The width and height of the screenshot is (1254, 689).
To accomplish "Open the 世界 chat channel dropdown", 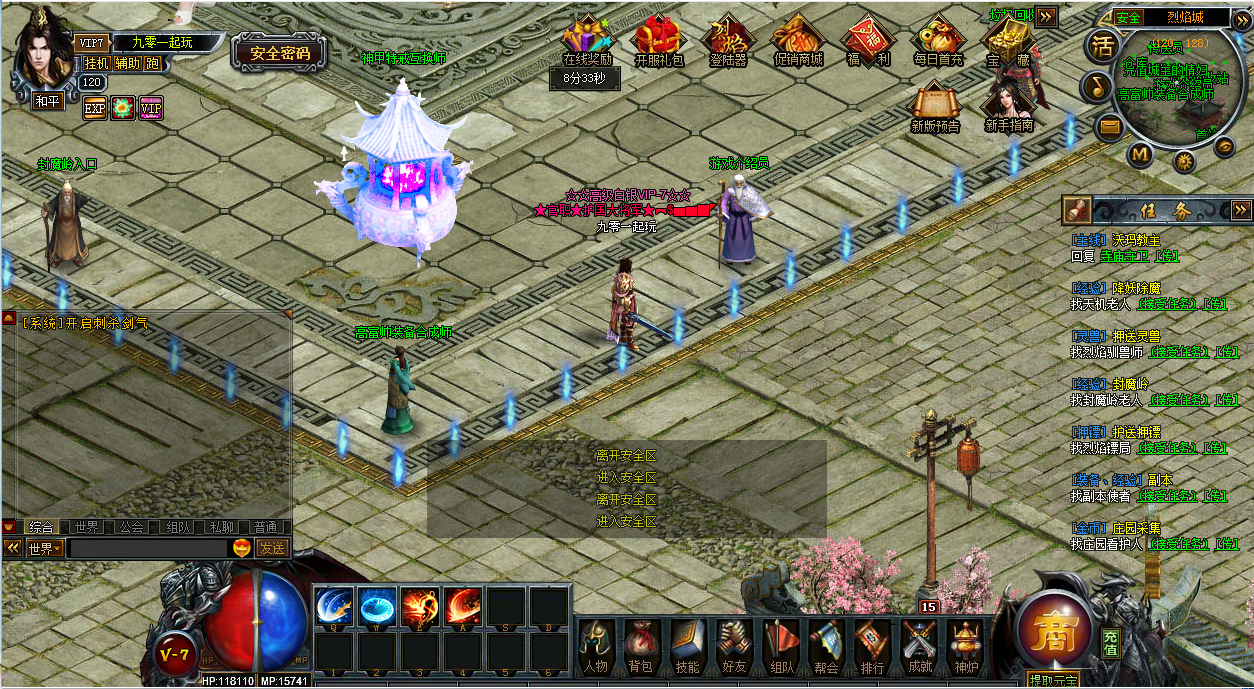I will (x=46, y=548).
